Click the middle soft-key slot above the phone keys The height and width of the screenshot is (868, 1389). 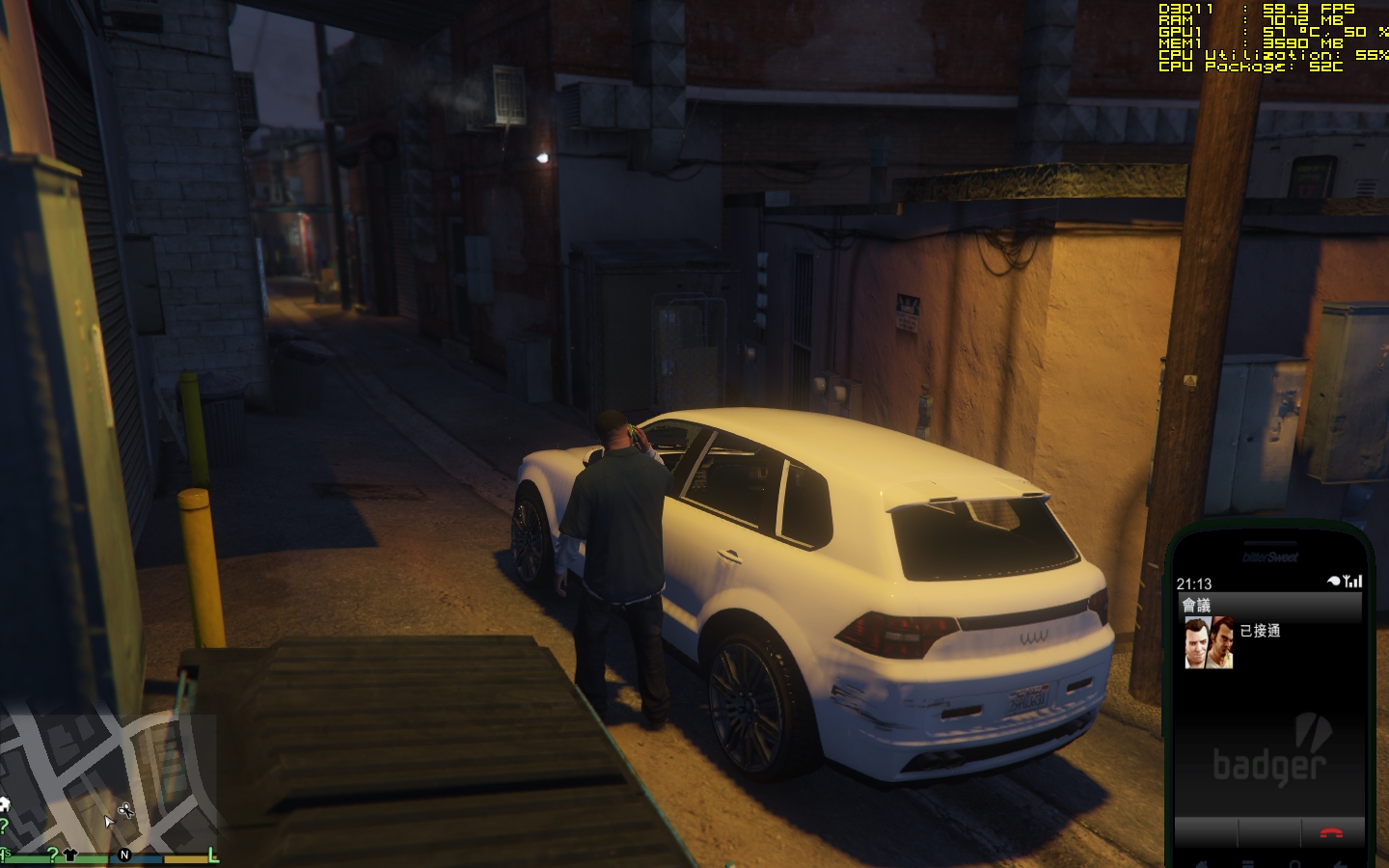1269,832
